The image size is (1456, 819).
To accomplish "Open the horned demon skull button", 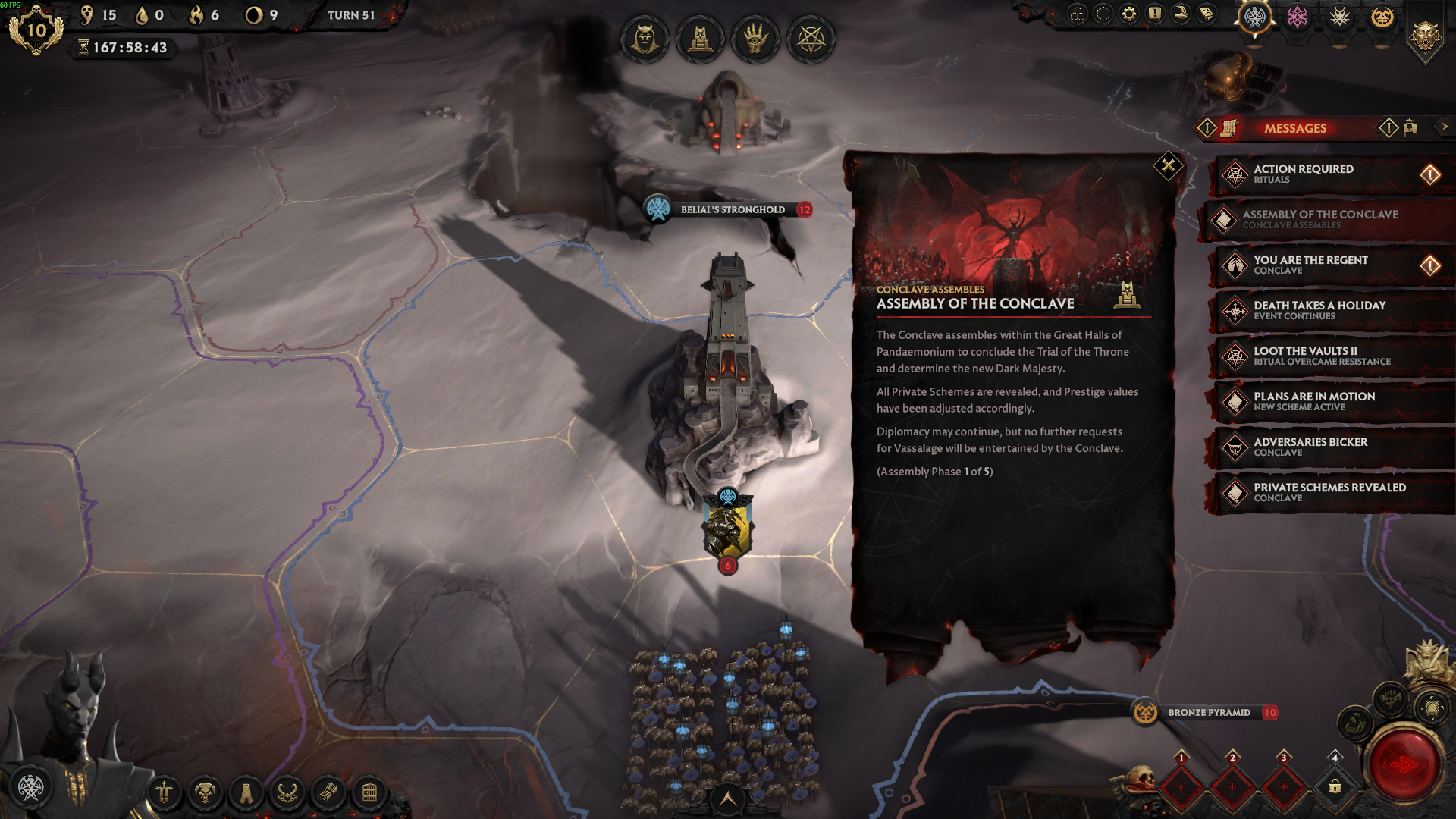I will click(x=205, y=793).
